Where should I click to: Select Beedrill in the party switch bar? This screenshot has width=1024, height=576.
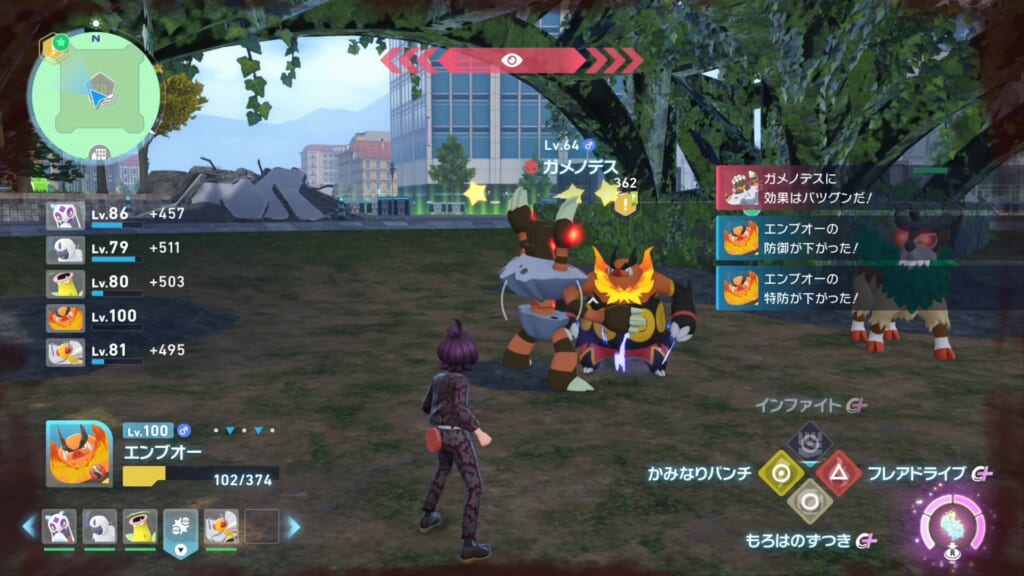221,526
